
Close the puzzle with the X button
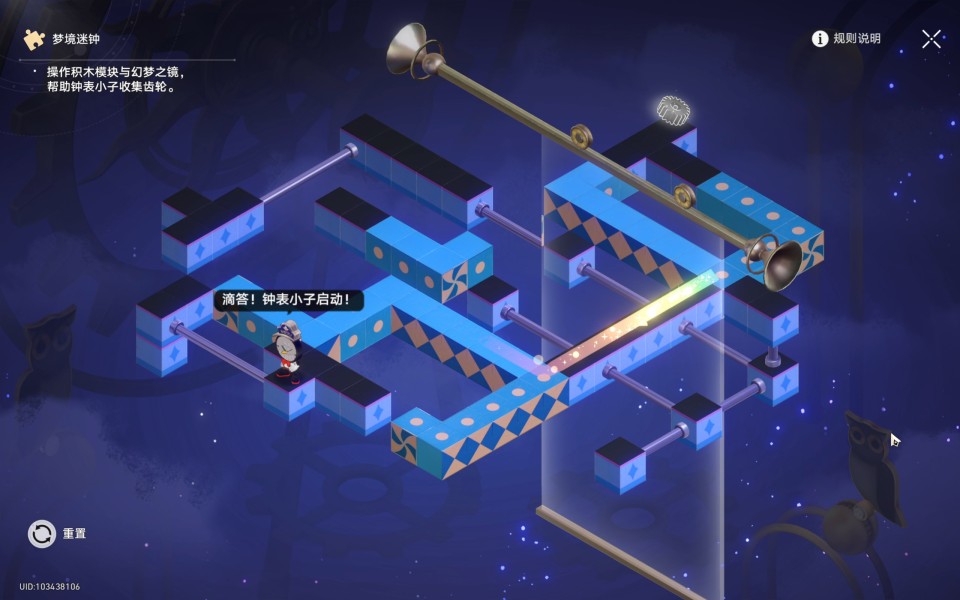pos(931,39)
